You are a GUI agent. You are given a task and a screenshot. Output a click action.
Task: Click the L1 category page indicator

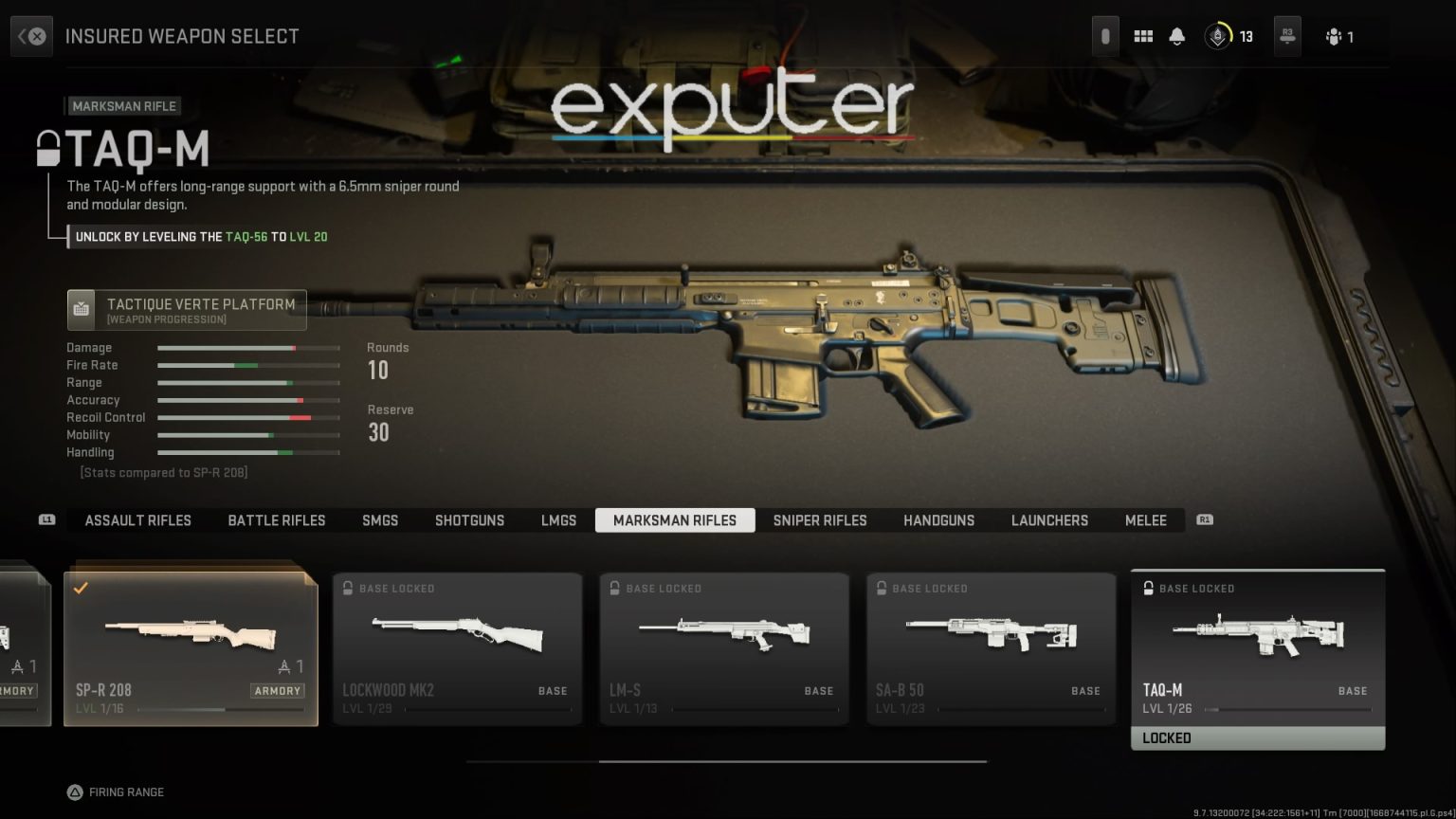point(46,520)
